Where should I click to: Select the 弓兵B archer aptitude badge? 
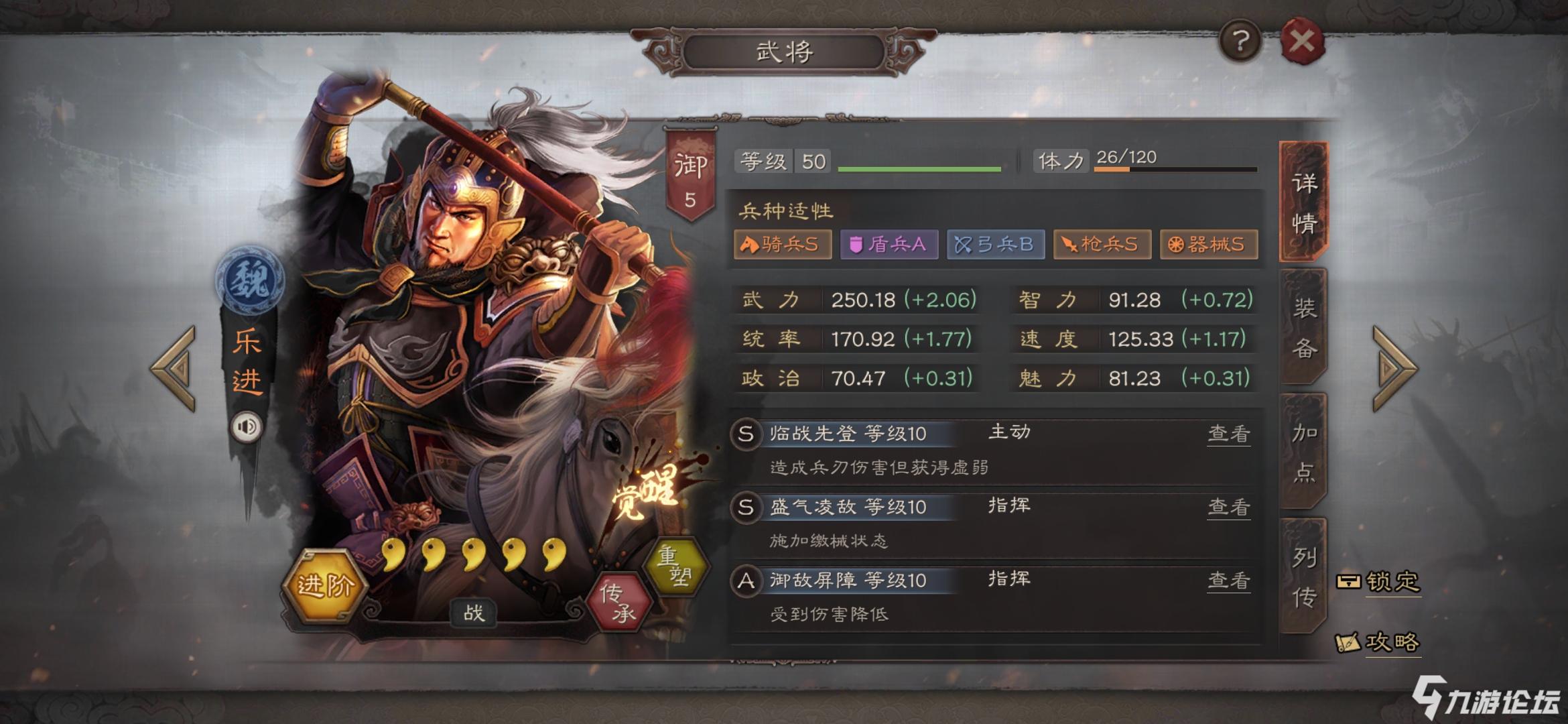995,244
